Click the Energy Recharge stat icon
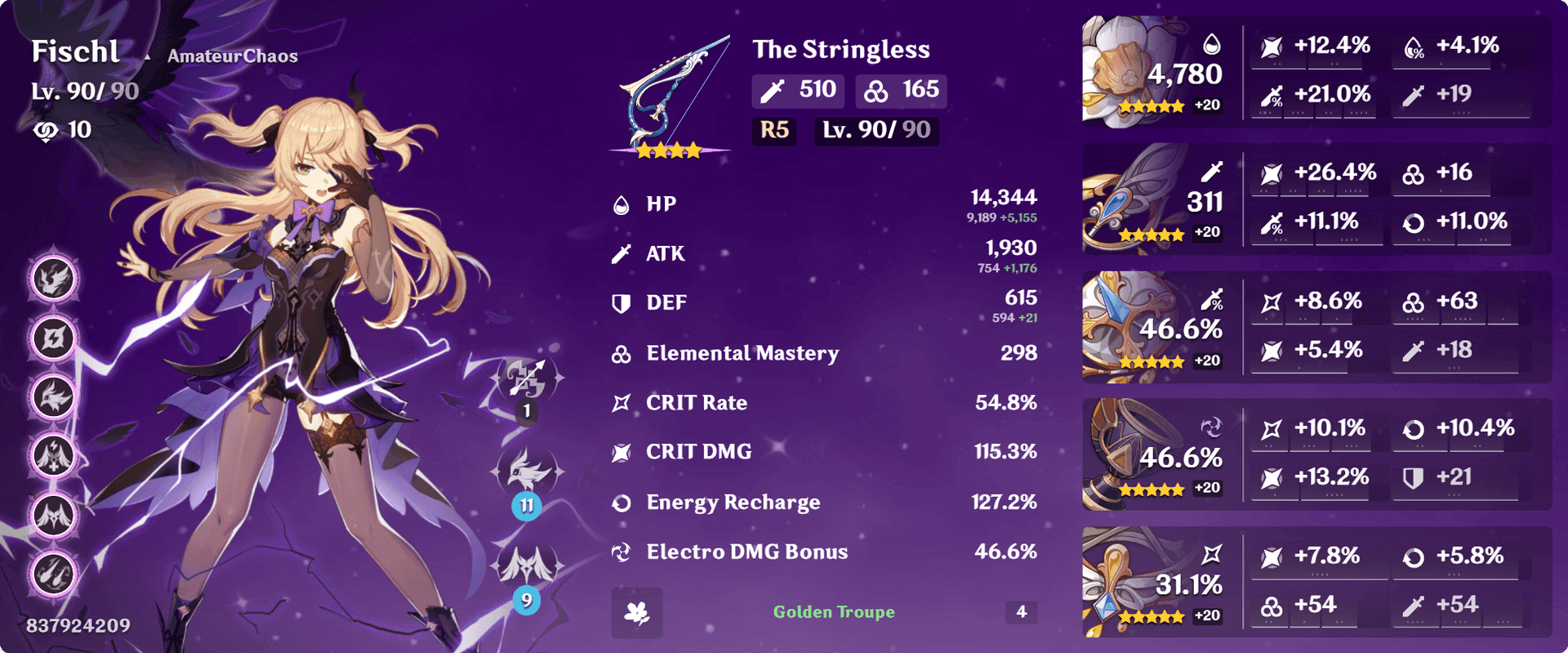Screen dimensions: 1568x653 click(x=621, y=502)
